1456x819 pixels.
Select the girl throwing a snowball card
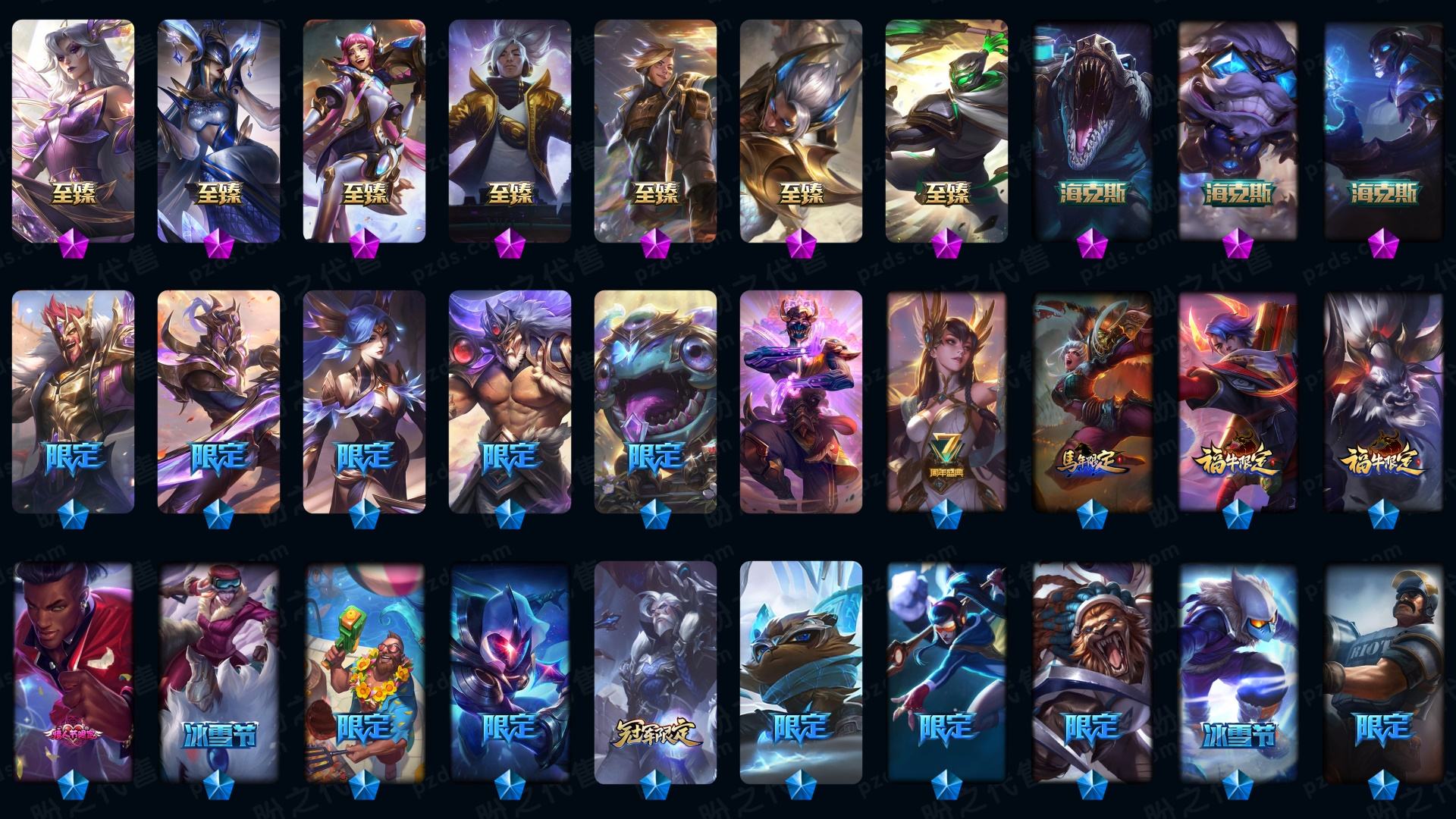946,673
